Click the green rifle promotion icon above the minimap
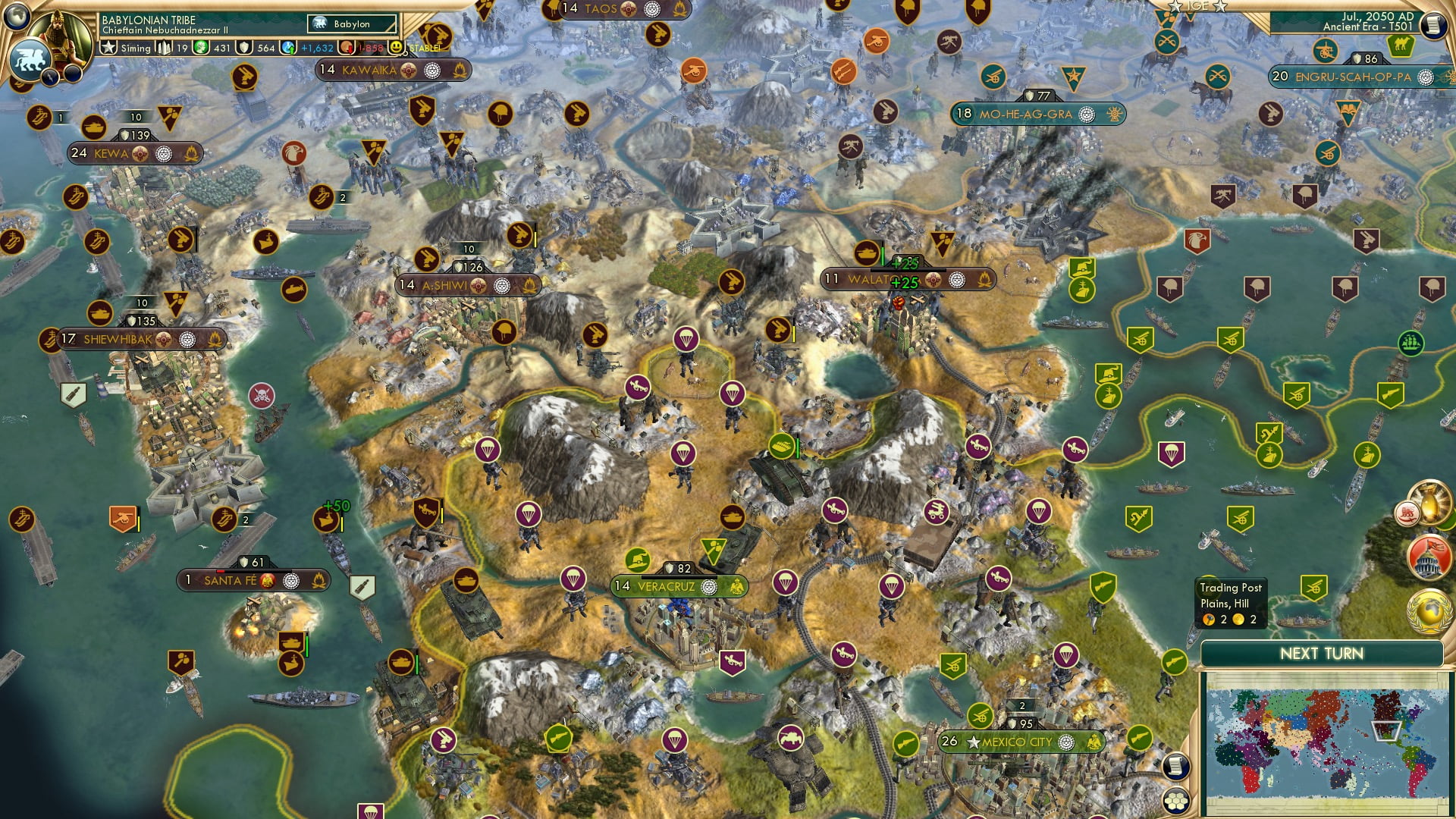The image size is (1456, 819). [1174, 662]
